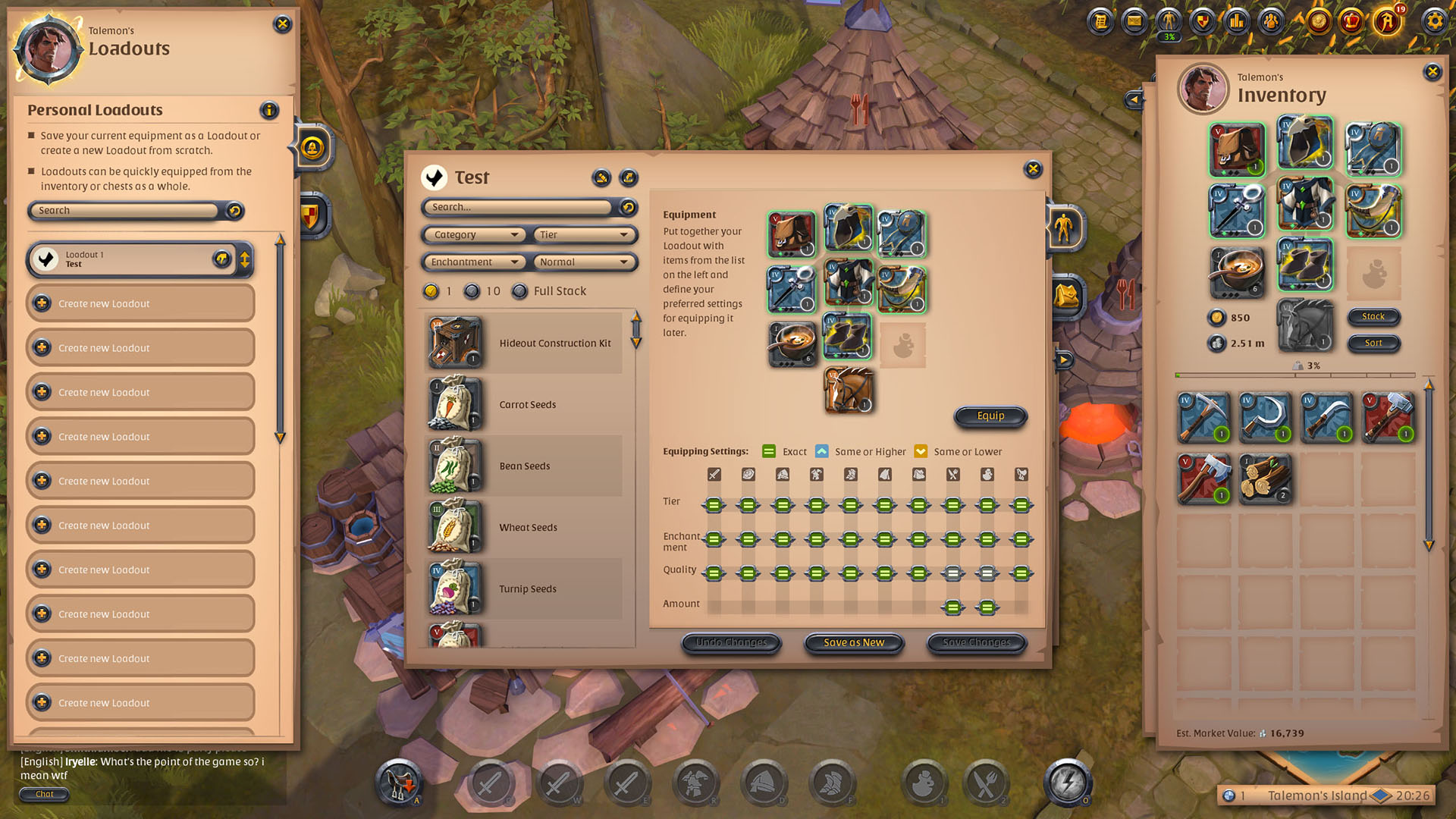Screen dimensions: 1456x819
Task: Click the loadout item search field
Action: pos(518,207)
